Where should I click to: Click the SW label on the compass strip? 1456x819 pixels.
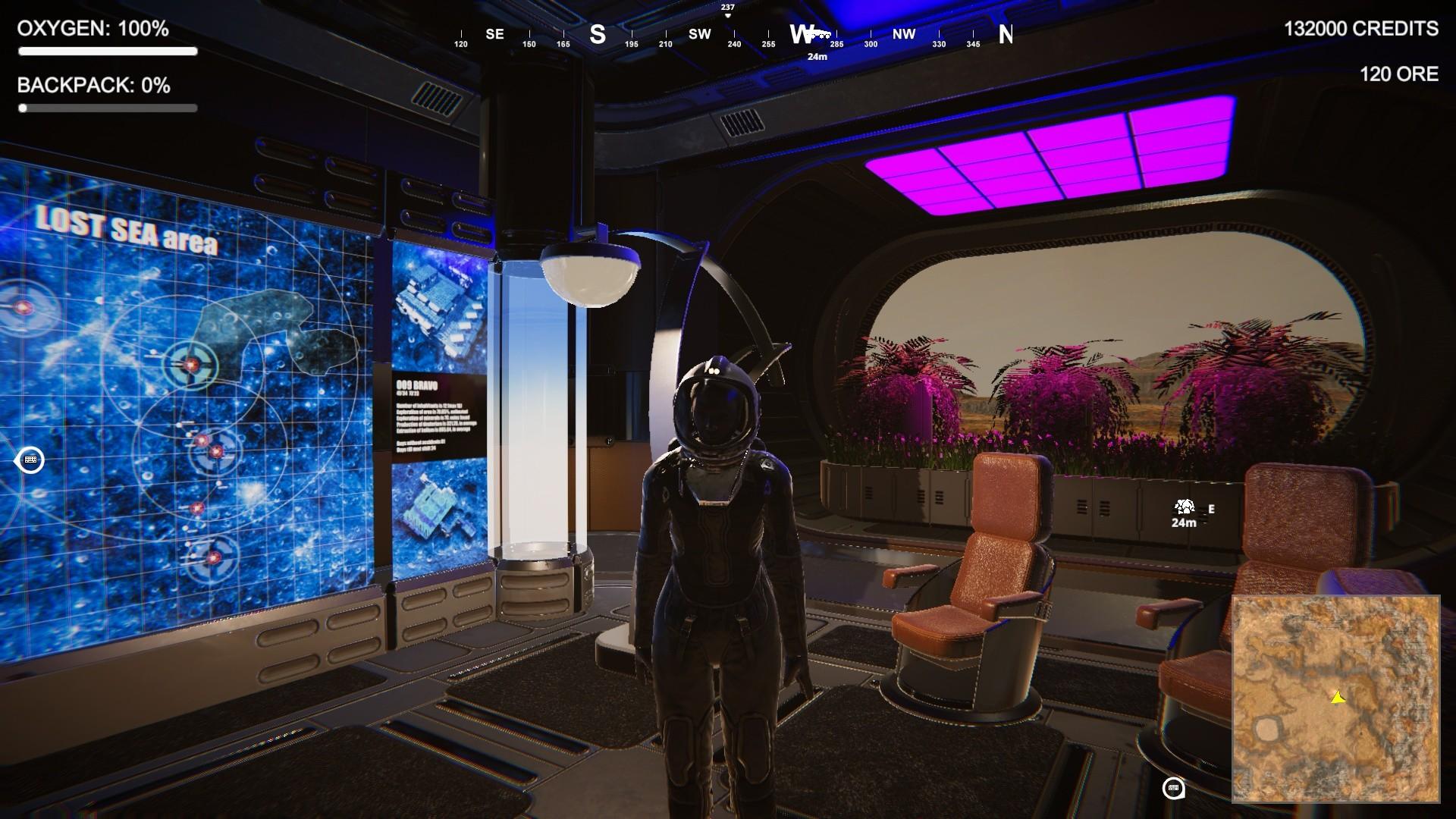pyautogui.click(x=699, y=34)
